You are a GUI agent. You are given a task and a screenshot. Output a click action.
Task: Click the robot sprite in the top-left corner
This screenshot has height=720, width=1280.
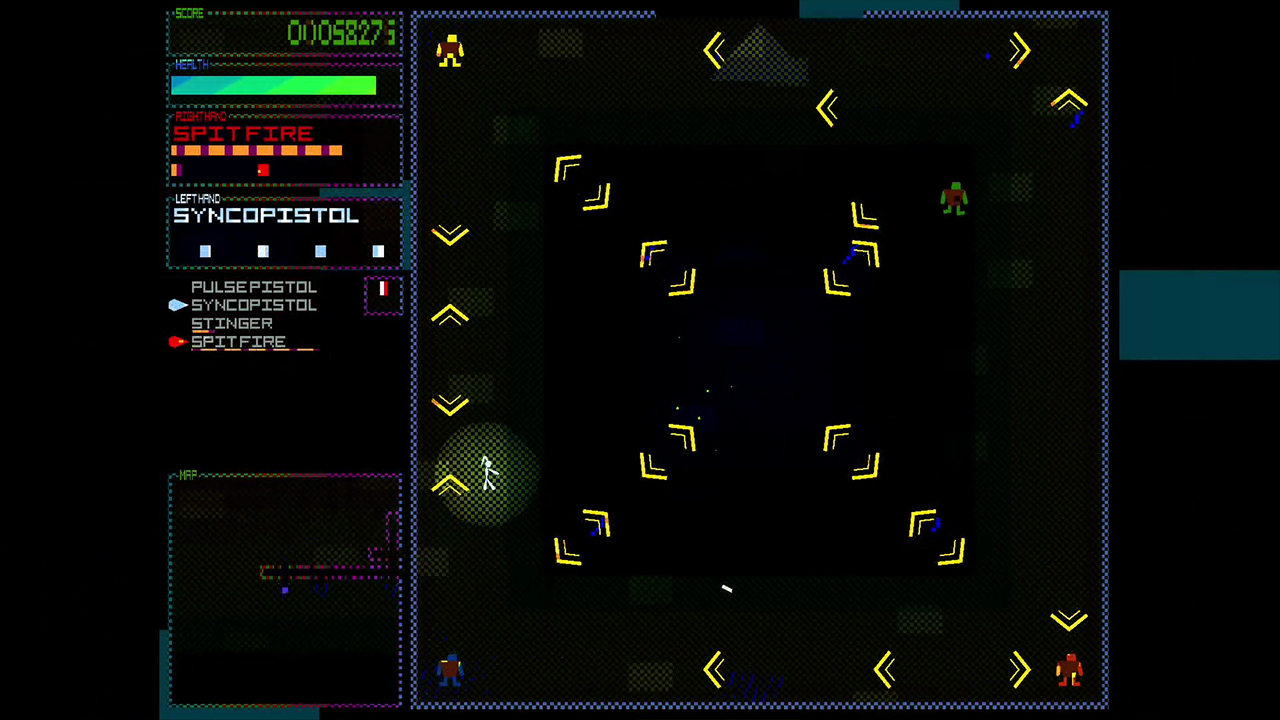(449, 52)
